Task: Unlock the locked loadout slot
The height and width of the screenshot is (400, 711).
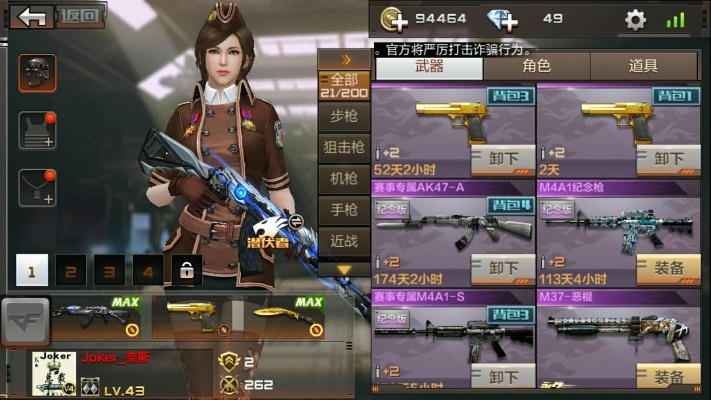Action: 185,270
